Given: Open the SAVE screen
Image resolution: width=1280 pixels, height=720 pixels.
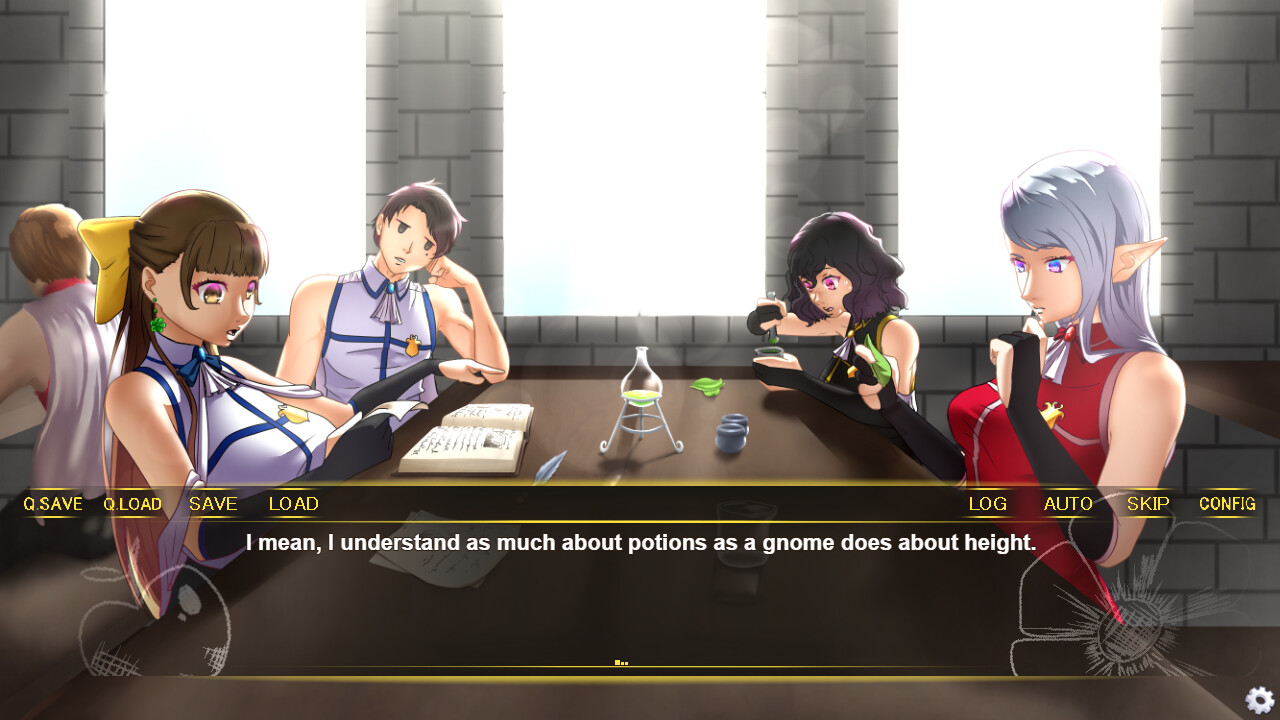Looking at the screenshot, I should pos(212,504).
